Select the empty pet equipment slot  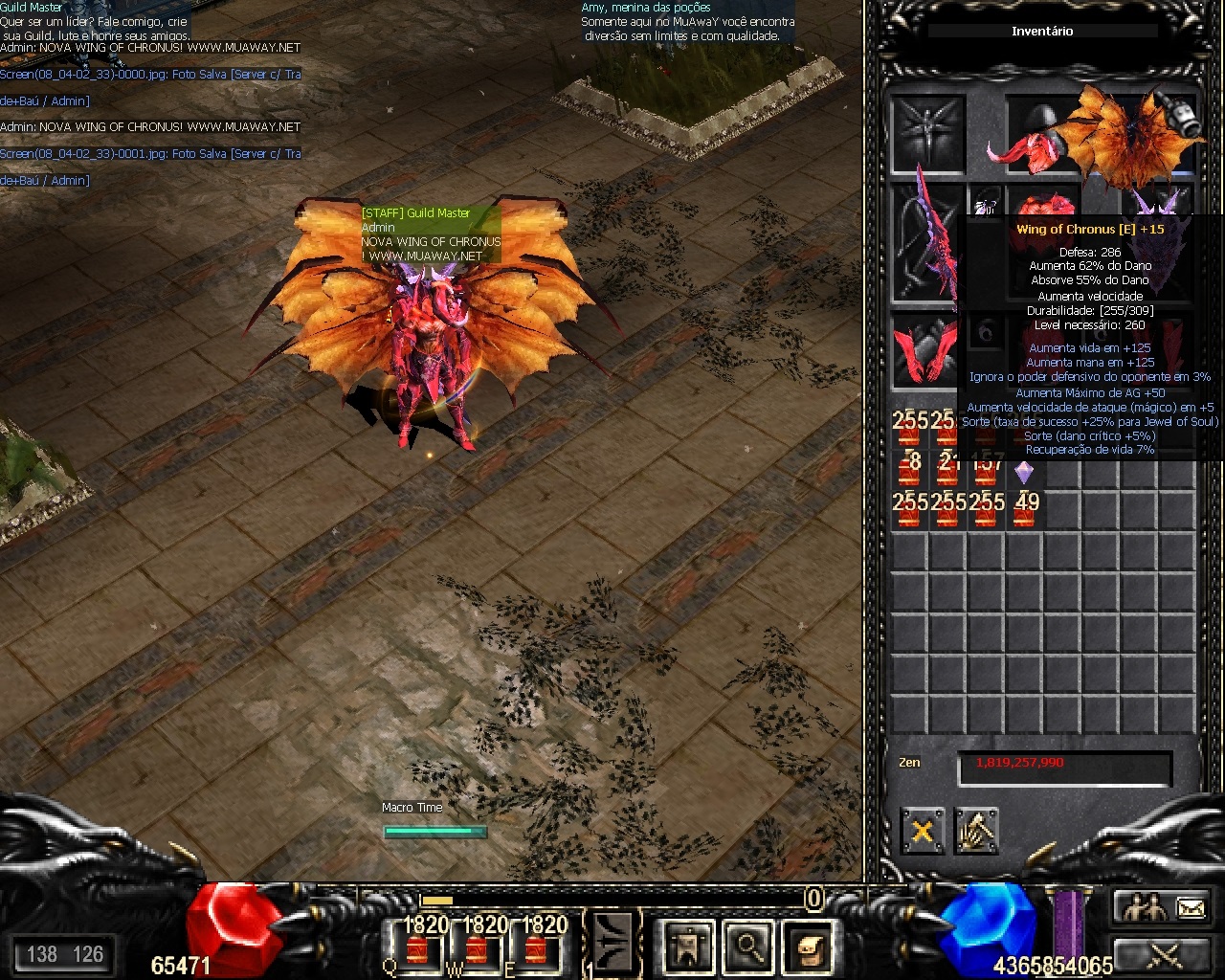(926, 134)
